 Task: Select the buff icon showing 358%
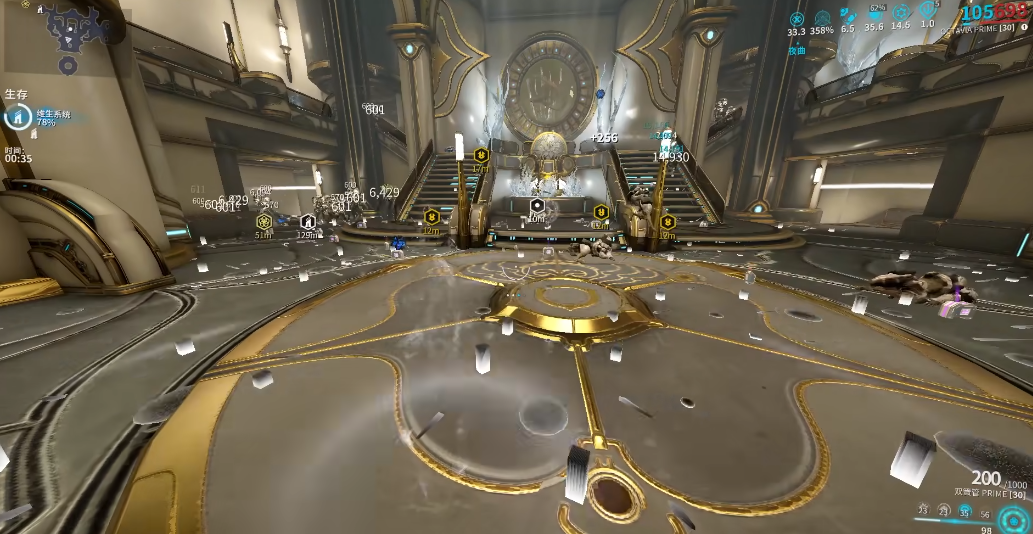tap(822, 18)
